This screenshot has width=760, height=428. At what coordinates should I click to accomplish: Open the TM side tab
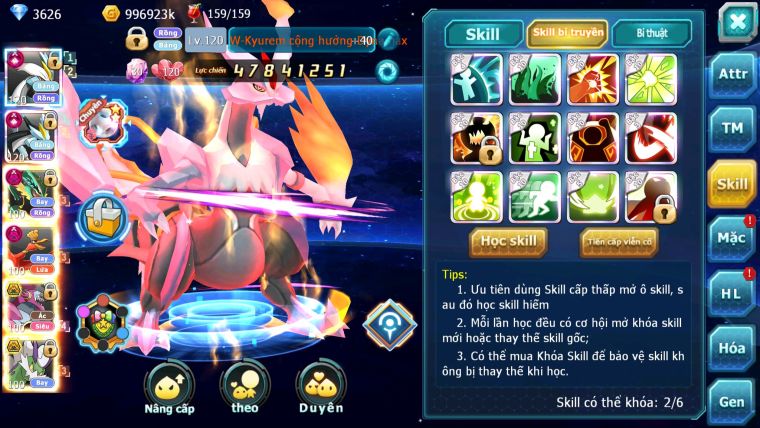point(732,129)
